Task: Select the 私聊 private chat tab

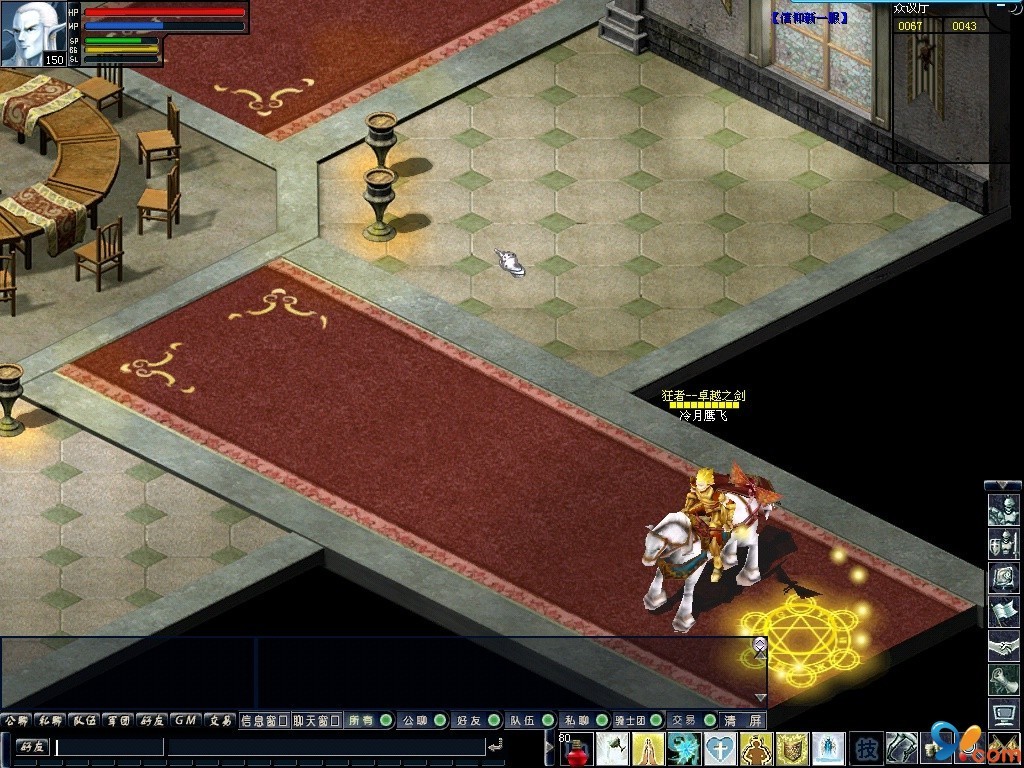Action: (50, 720)
